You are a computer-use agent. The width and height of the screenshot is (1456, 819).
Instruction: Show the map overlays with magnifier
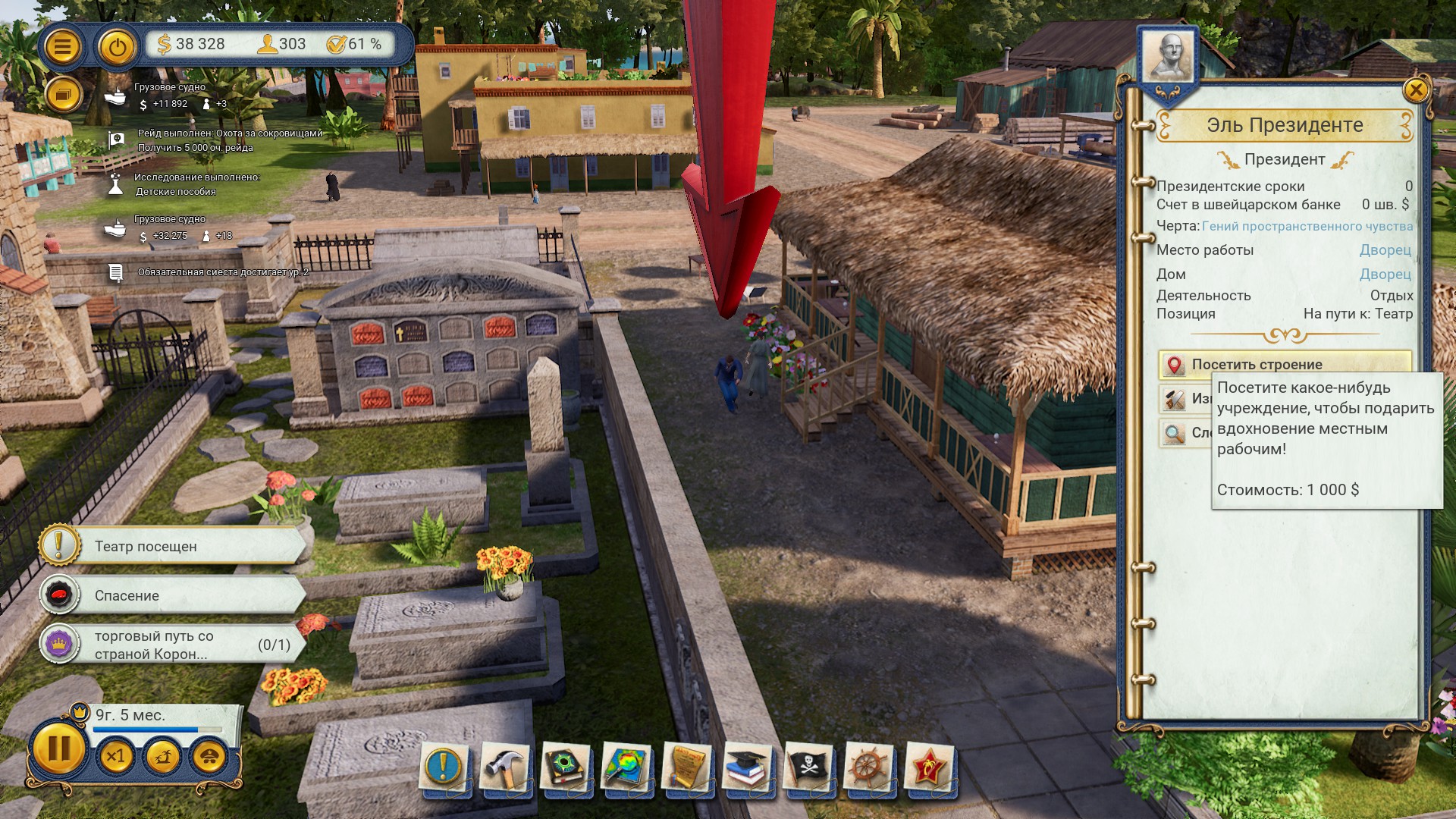click(x=626, y=767)
